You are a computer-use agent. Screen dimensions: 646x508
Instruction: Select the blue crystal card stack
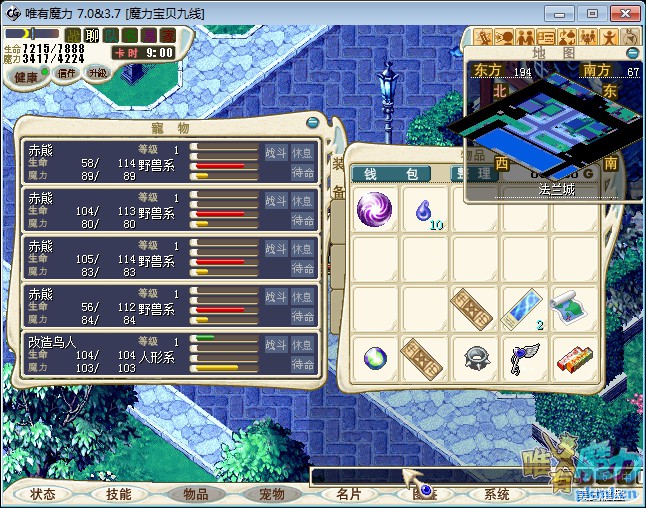coord(524,308)
